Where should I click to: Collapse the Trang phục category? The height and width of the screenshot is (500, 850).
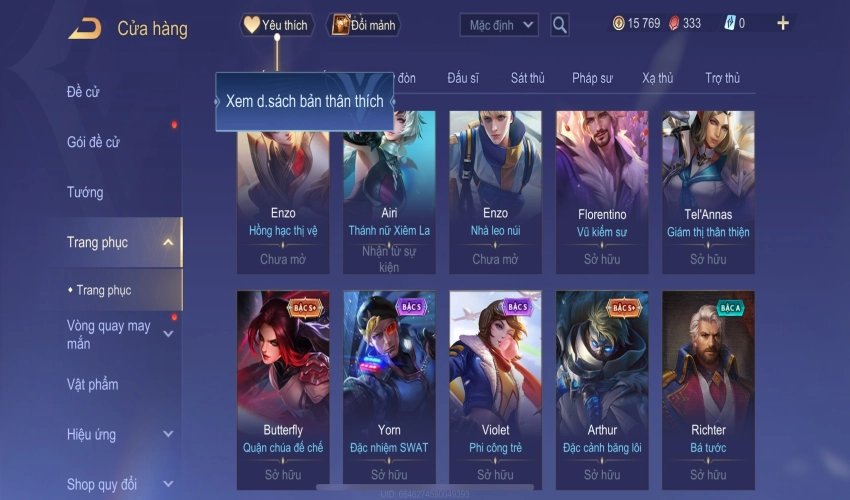coord(167,242)
